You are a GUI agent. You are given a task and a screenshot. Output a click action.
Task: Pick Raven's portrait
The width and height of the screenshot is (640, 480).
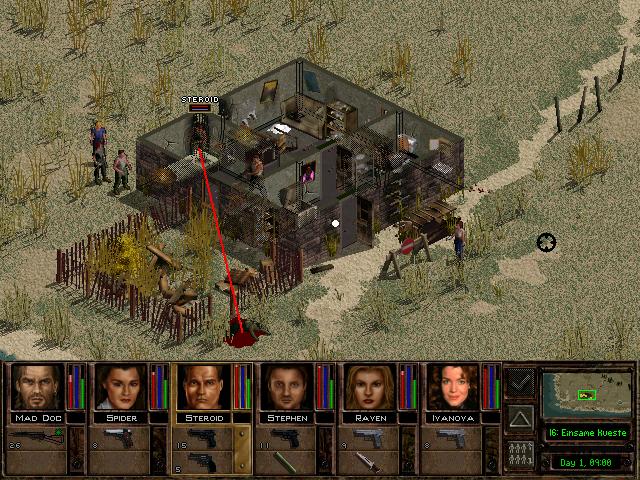367,388
